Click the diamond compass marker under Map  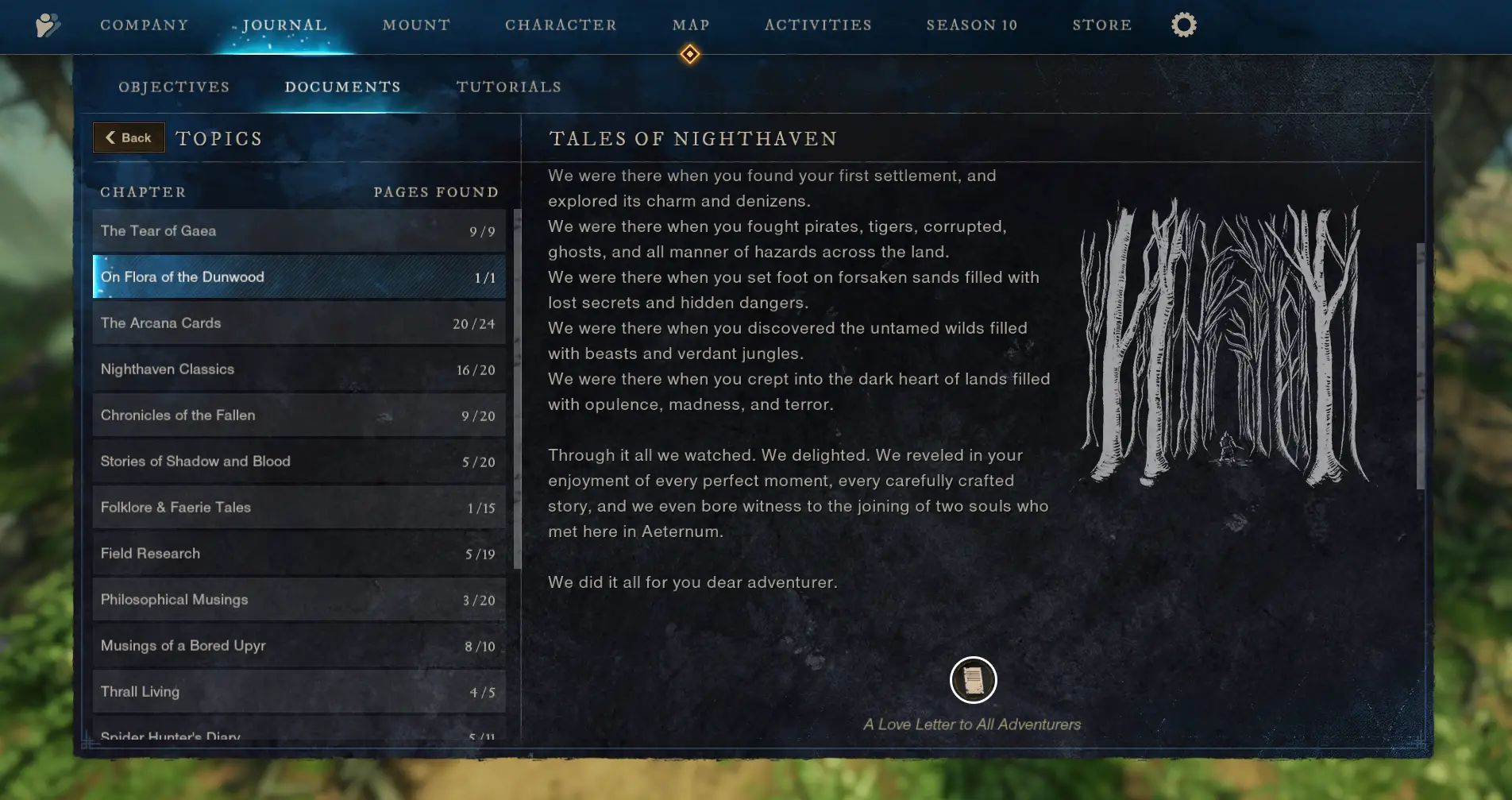point(689,55)
